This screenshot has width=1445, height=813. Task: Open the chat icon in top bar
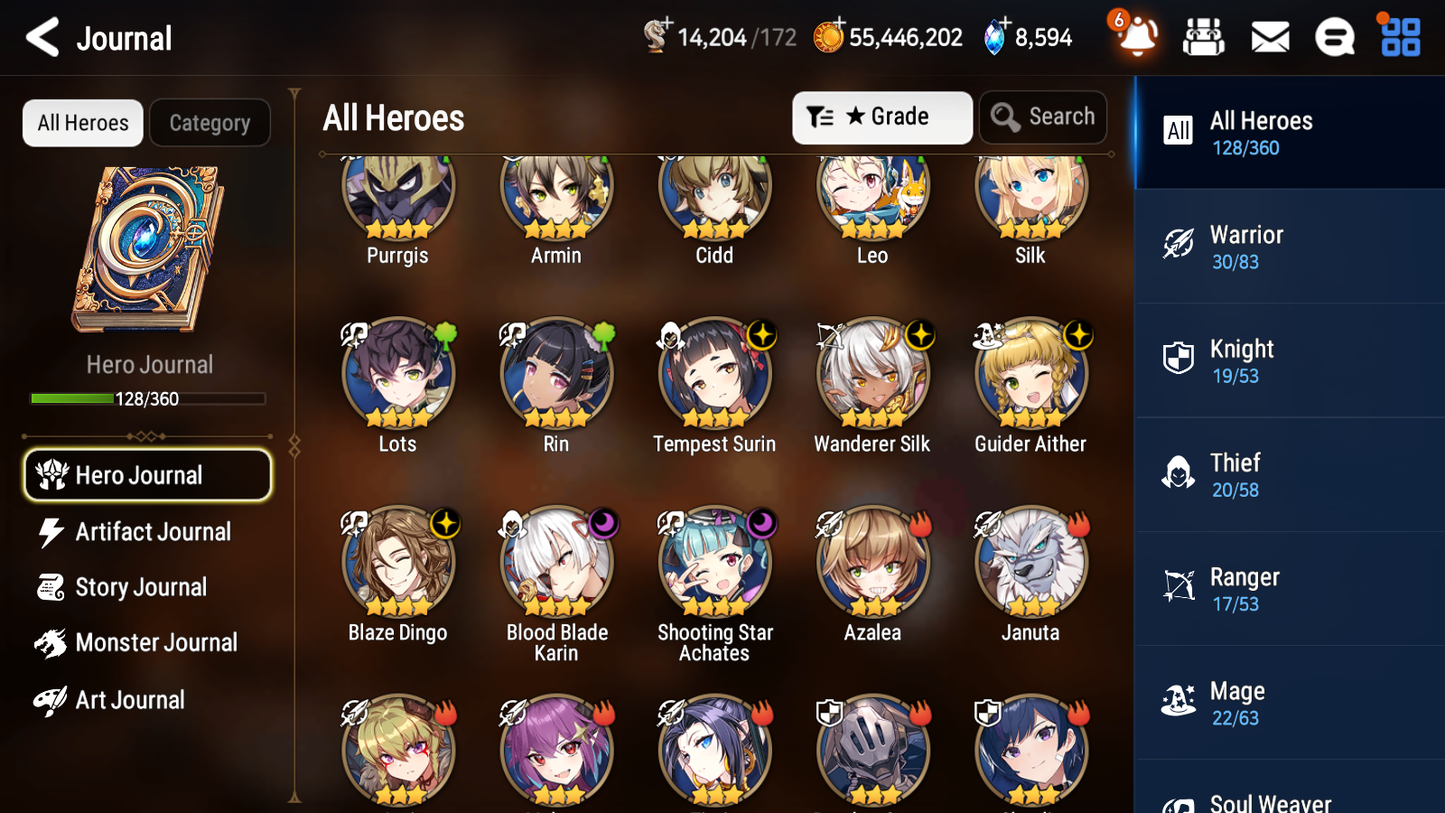tap(1334, 36)
